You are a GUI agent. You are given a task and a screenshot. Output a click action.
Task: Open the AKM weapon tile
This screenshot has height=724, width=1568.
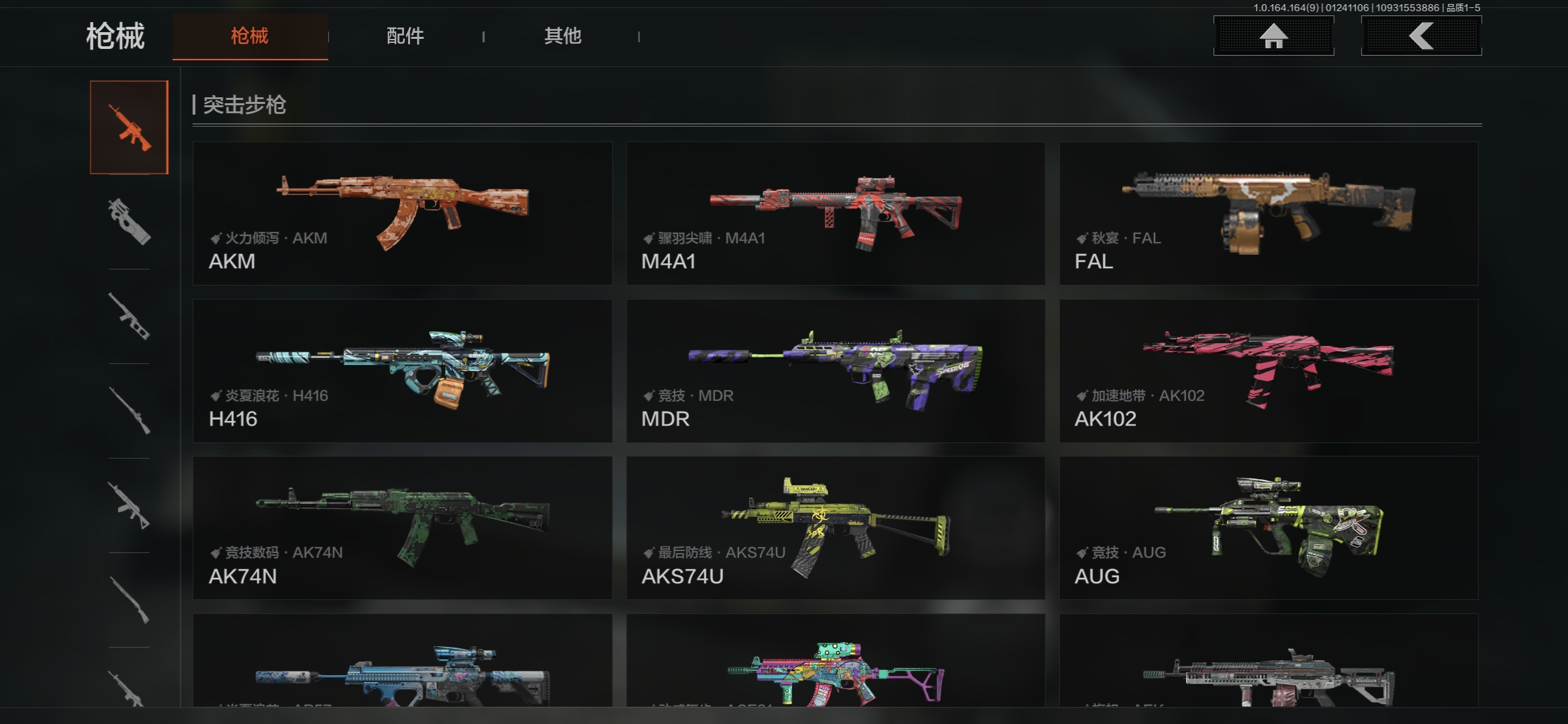[402, 213]
